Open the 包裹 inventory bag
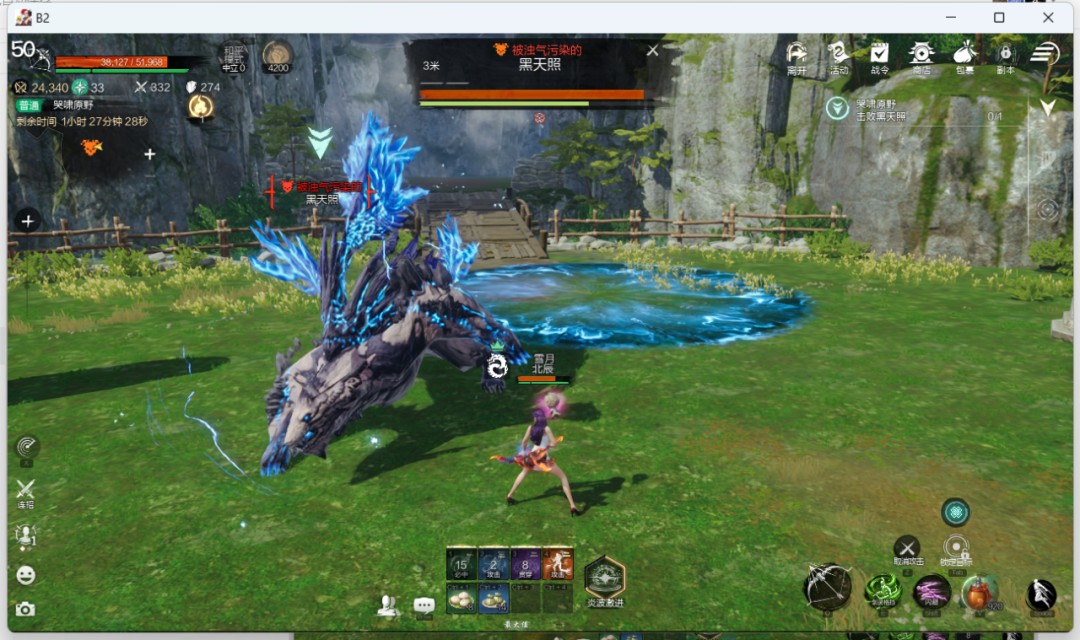Image resolution: width=1080 pixels, height=640 pixels. (964, 56)
